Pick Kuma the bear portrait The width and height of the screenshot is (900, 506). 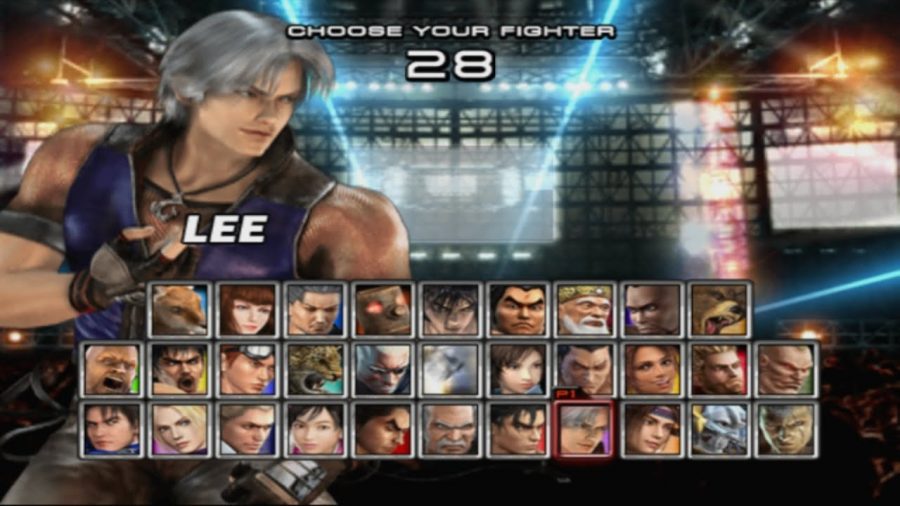coord(719,310)
